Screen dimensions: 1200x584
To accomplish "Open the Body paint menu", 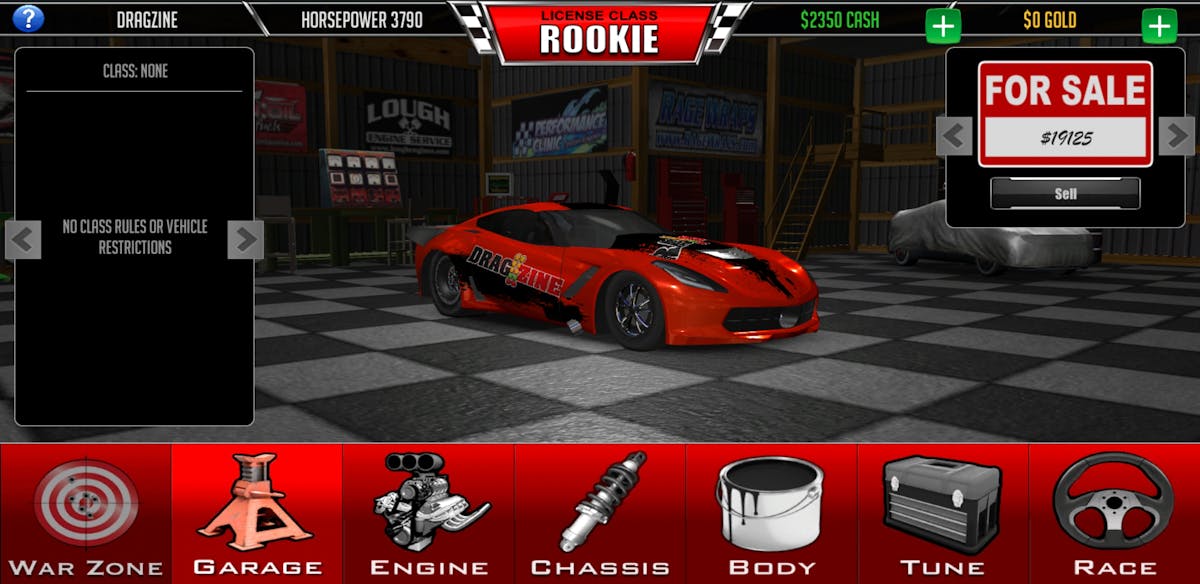I will point(771,513).
